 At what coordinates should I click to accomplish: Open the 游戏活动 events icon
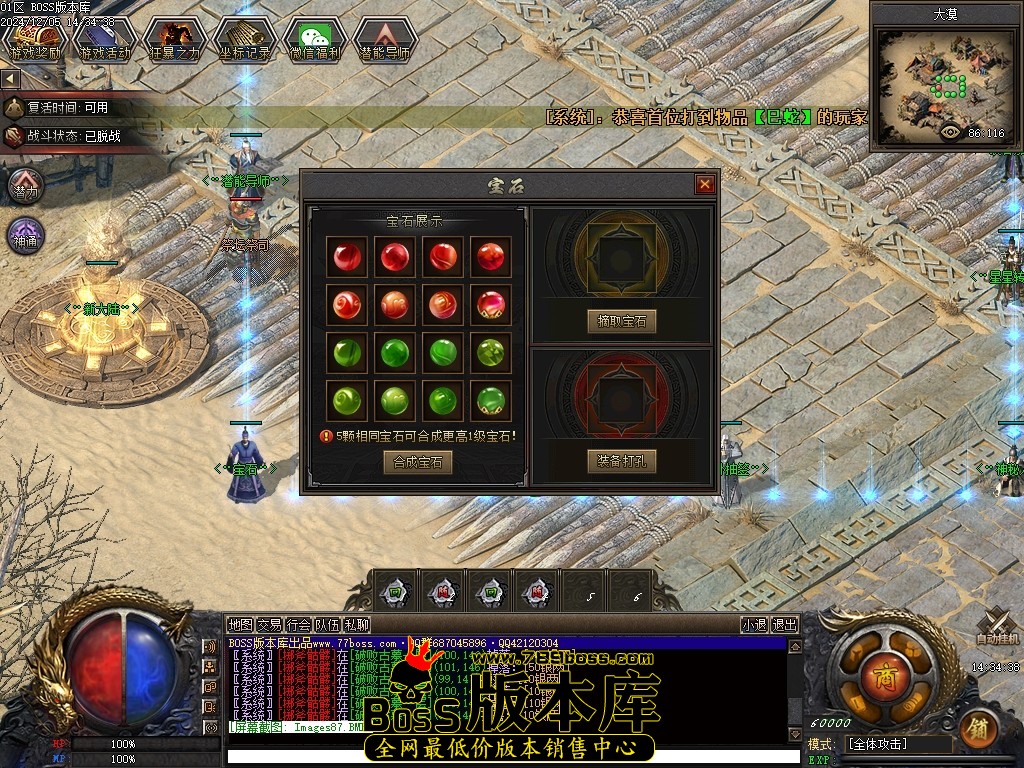[104, 40]
